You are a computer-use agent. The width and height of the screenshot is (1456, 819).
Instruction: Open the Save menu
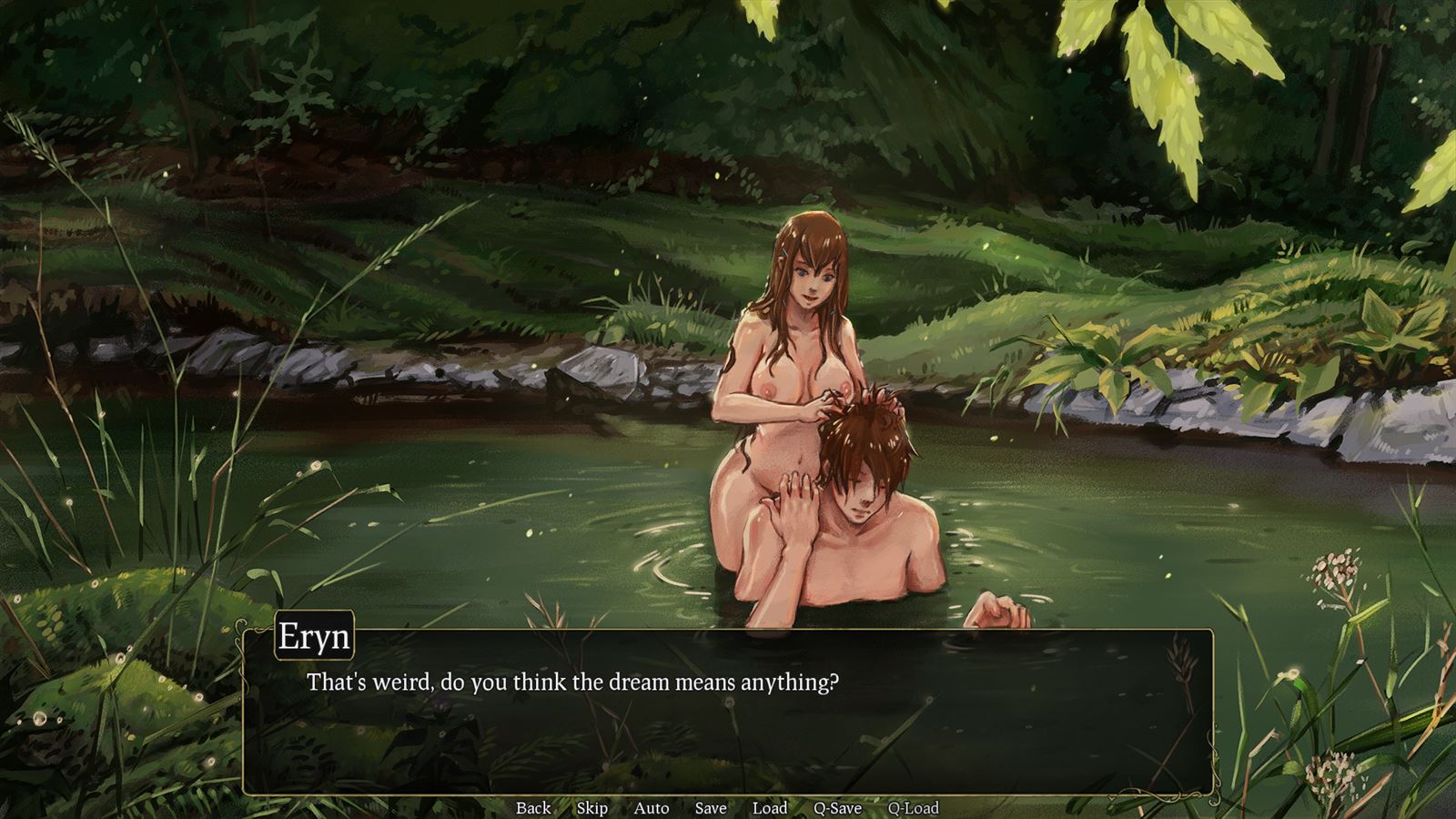coord(711,807)
